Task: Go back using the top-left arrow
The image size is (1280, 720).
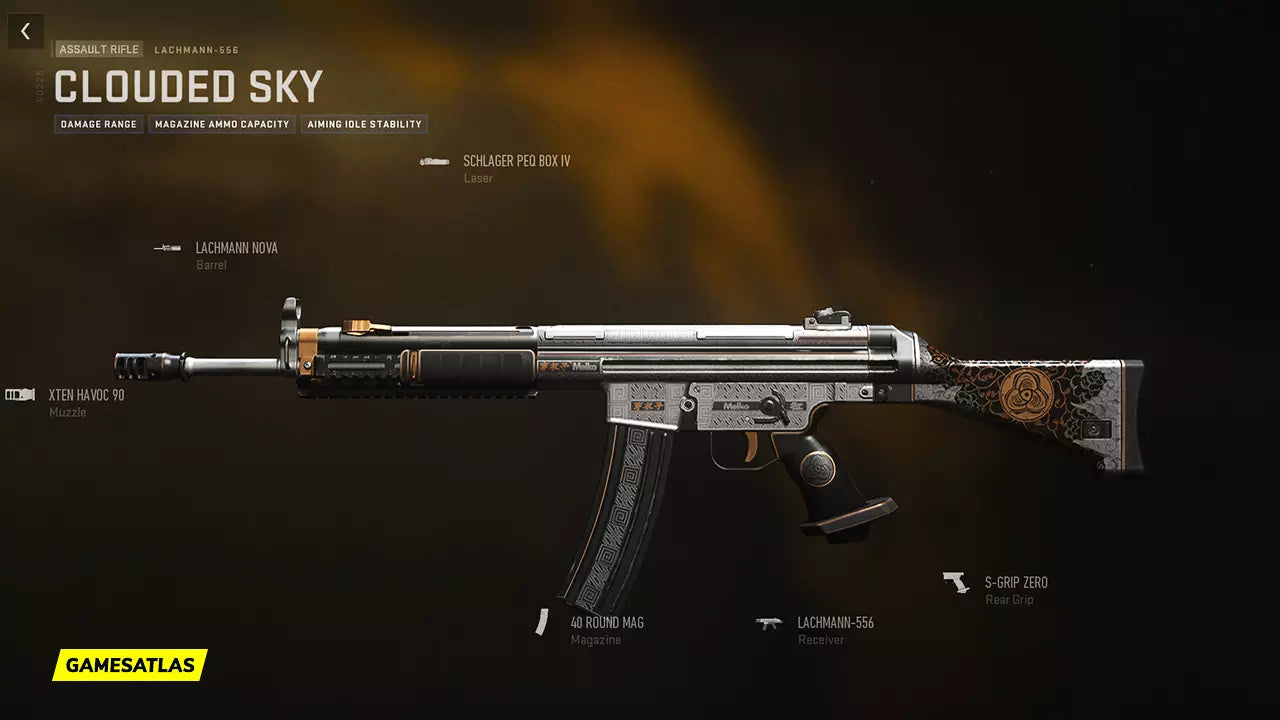Action: 25,32
